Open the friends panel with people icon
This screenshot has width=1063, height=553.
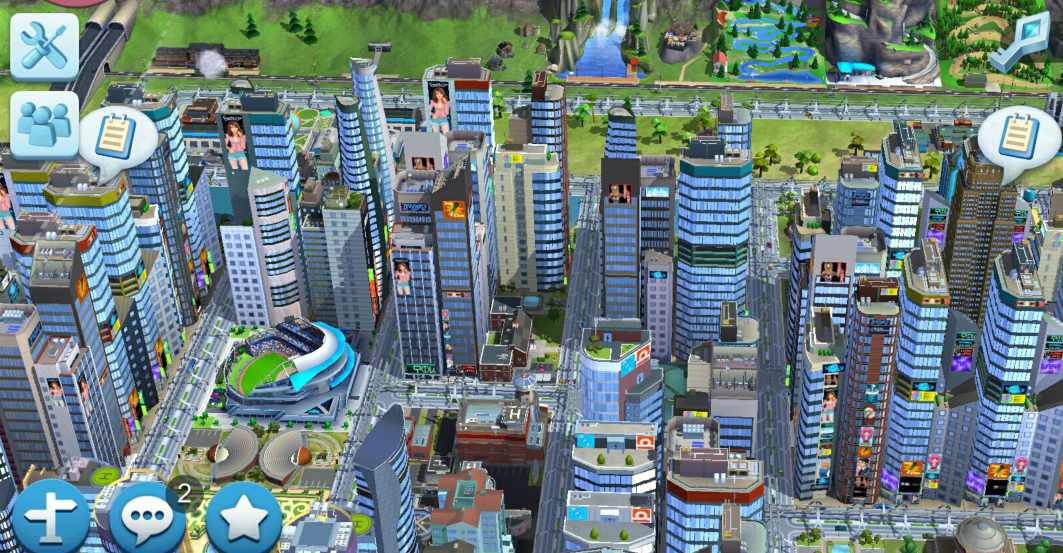tap(44, 124)
